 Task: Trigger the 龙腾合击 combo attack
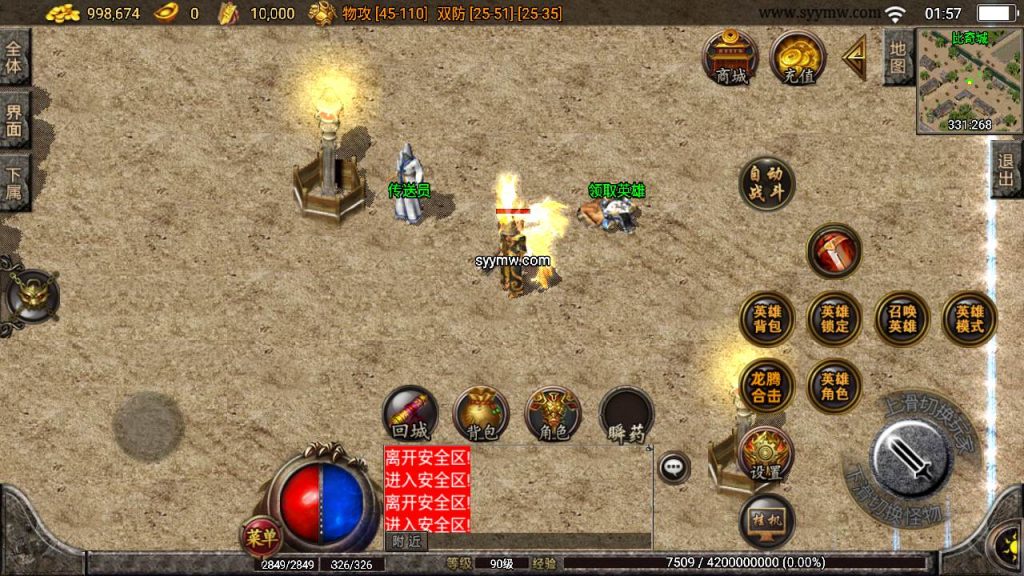(x=767, y=386)
